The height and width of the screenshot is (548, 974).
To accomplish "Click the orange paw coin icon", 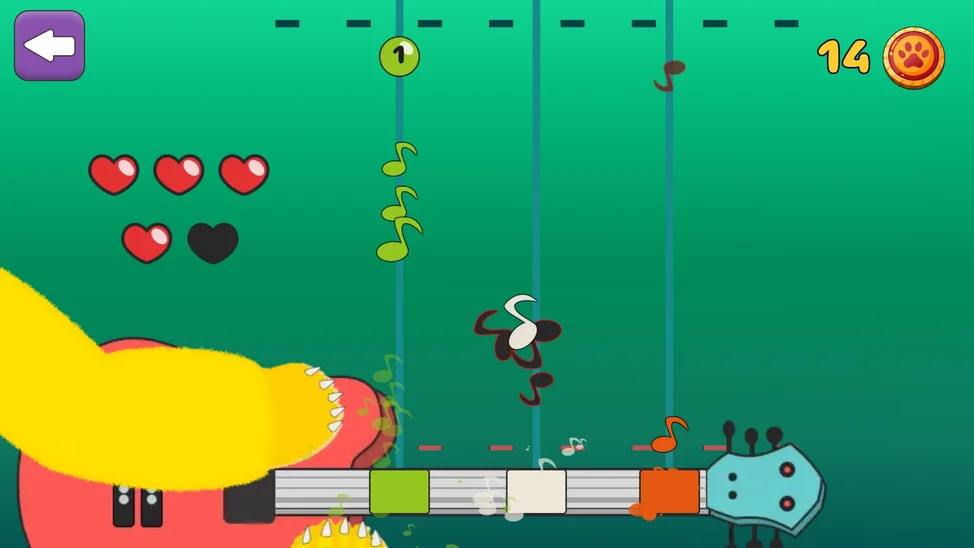I will [913, 57].
